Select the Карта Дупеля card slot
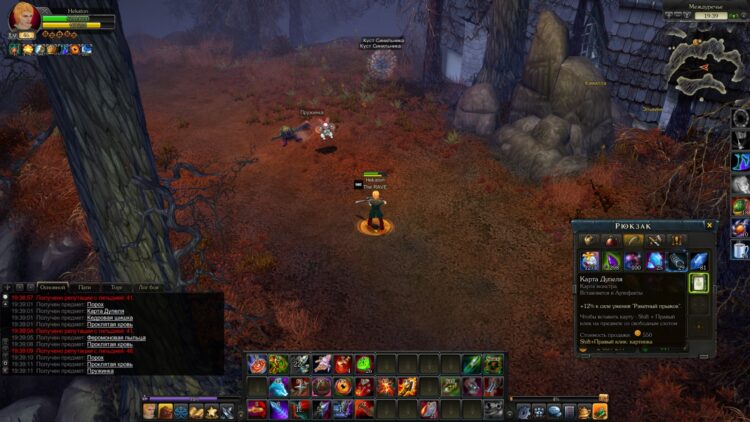Viewport: 750px width, 422px height. tap(699, 283)
